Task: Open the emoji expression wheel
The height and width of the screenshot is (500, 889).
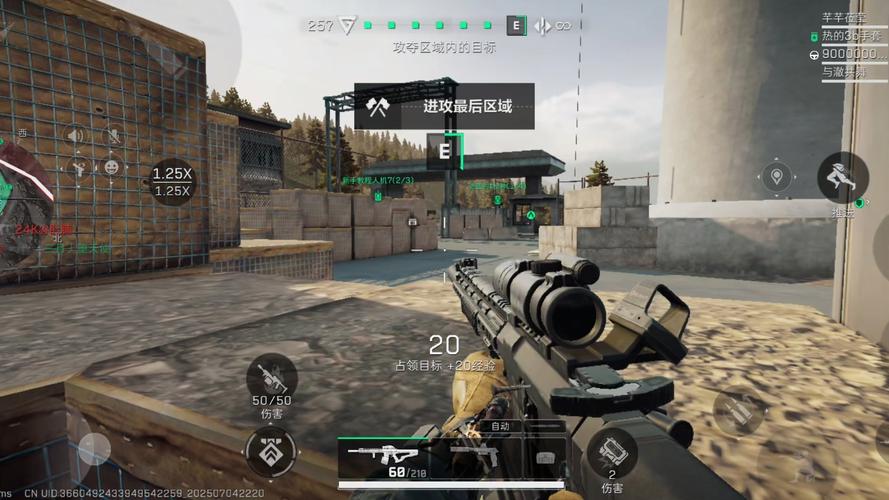Action: 112,166
